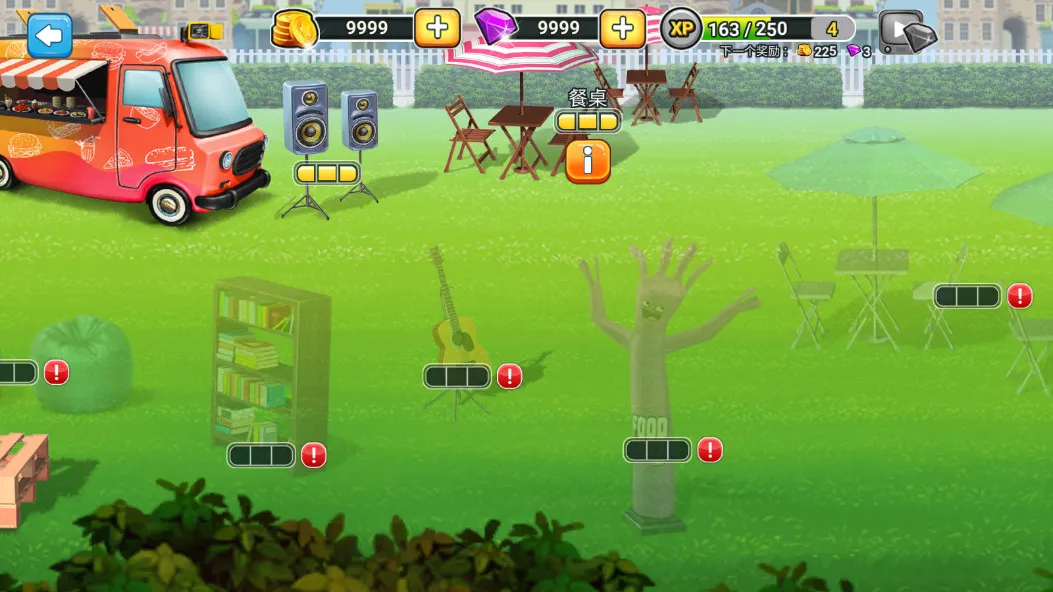The image size is (1053, 592).
Task: Buy more purple gems with the plus button
Action: [x=622, y=28]
